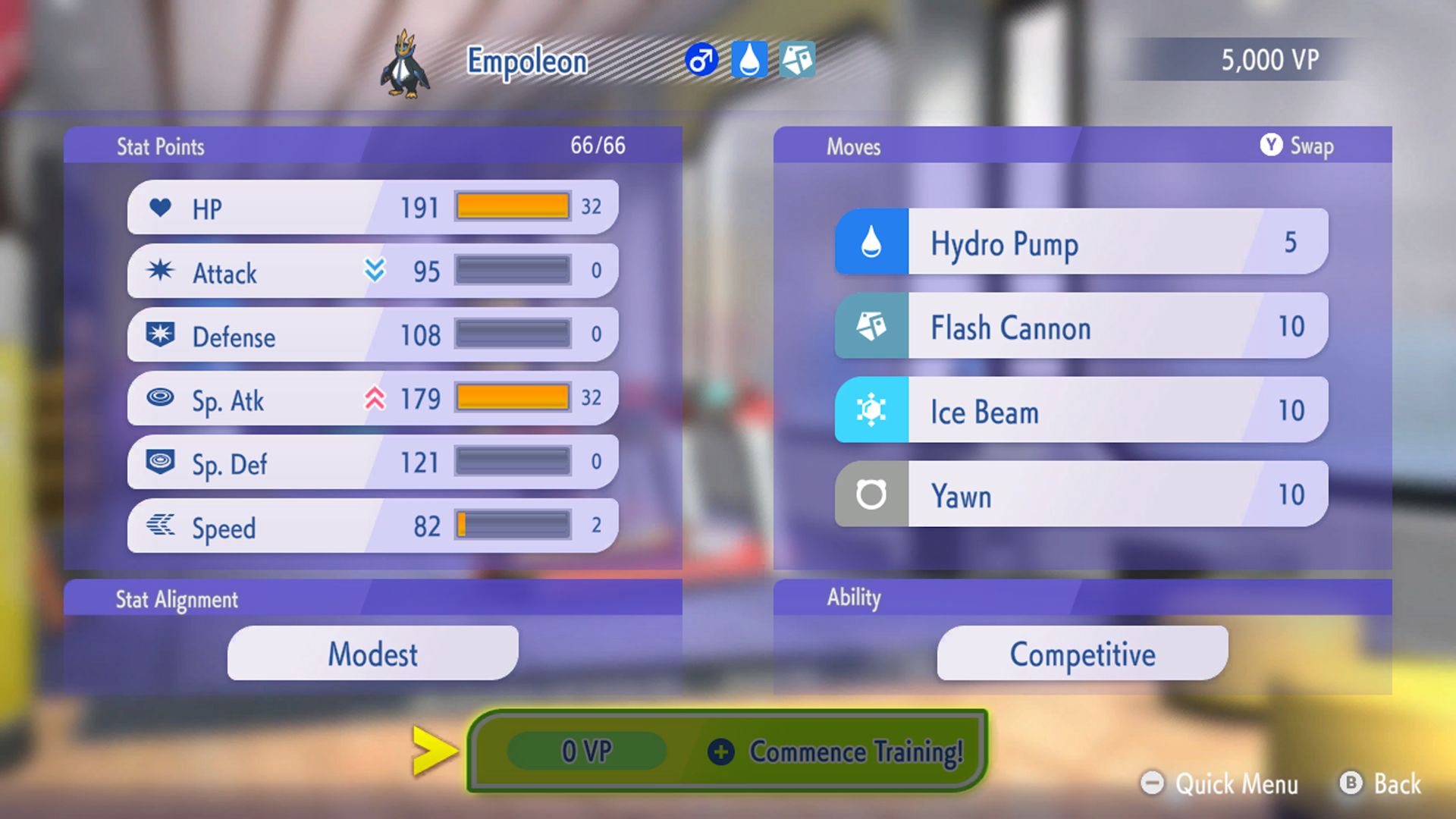Viewport: 1456px width, 819px height.
Task: Click the Flash Cannon steel-type move icon
Action: tap(871, 327)
